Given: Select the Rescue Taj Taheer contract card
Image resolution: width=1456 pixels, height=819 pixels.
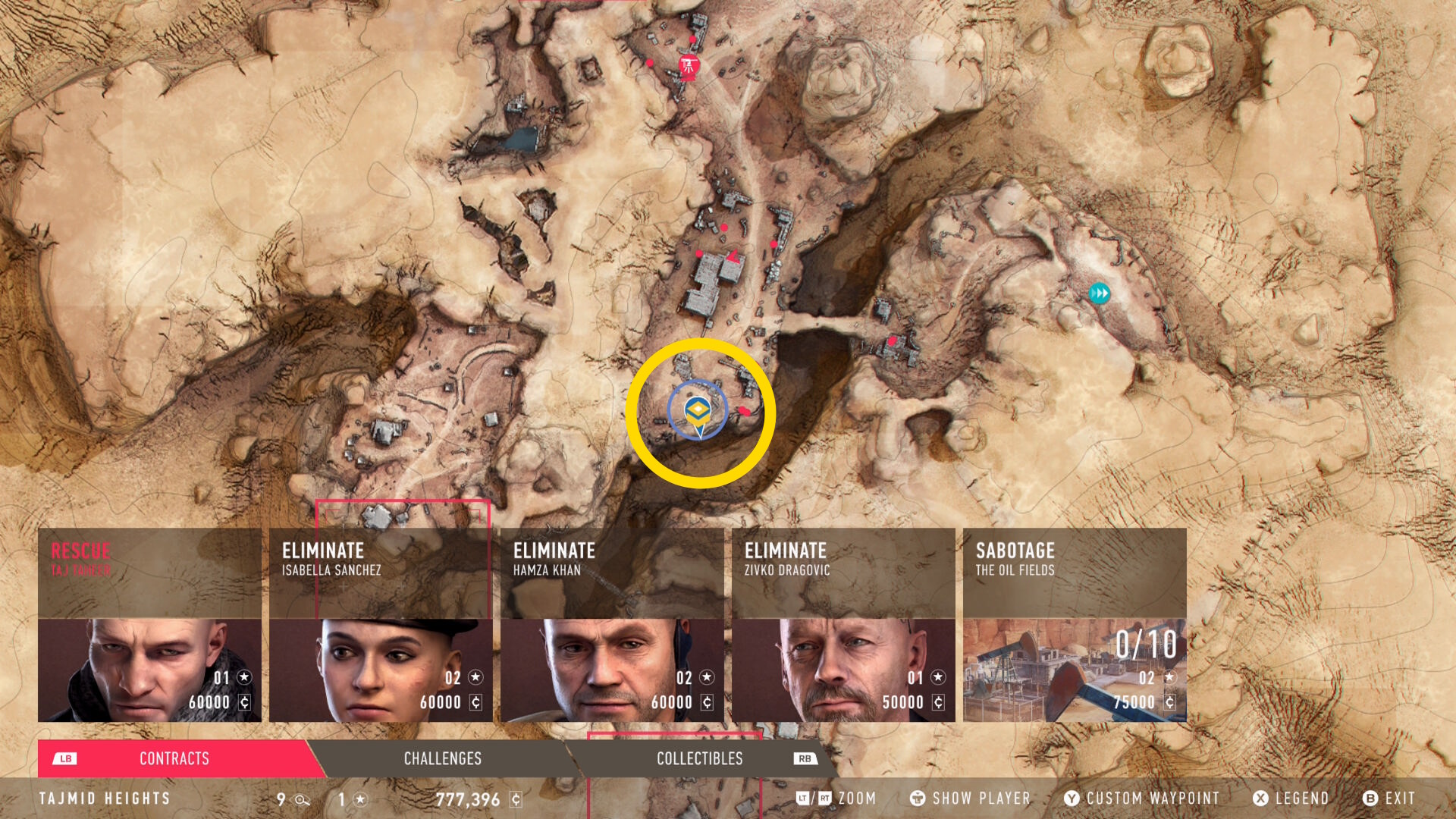Looking at the screenshot, I should click(x=149, y=625).
